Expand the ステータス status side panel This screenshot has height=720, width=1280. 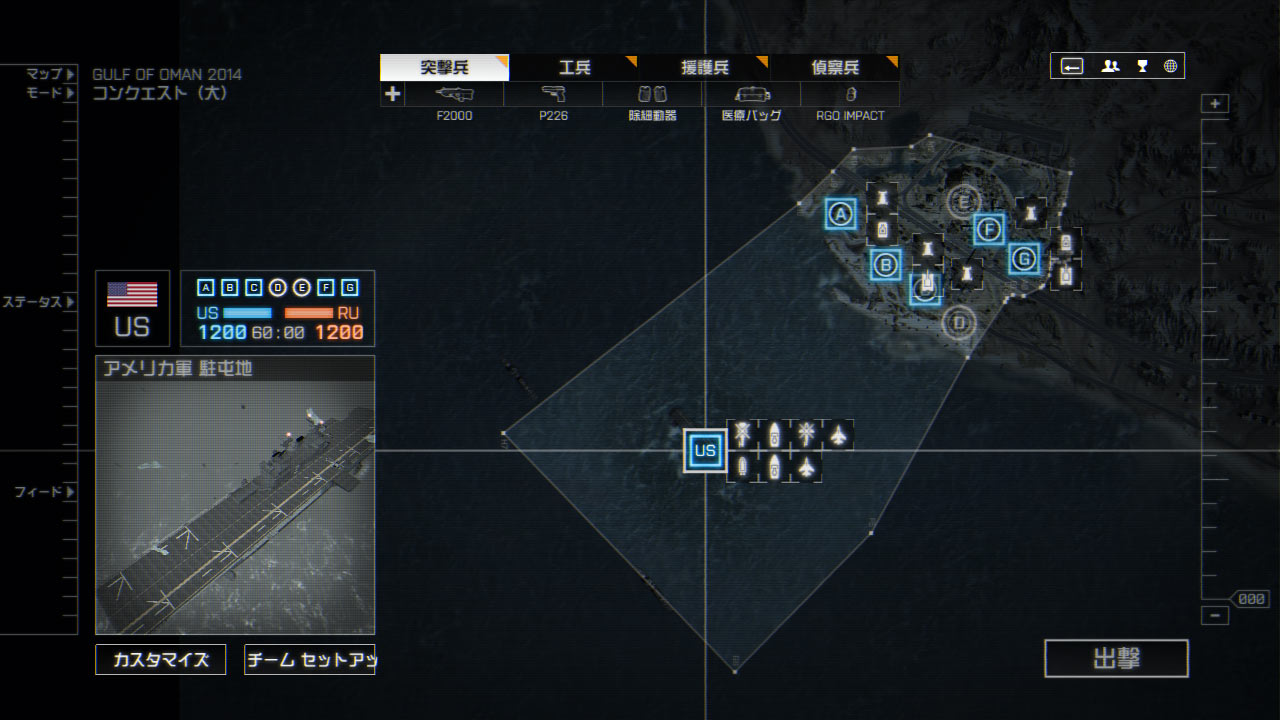click(x=39, y=302)
